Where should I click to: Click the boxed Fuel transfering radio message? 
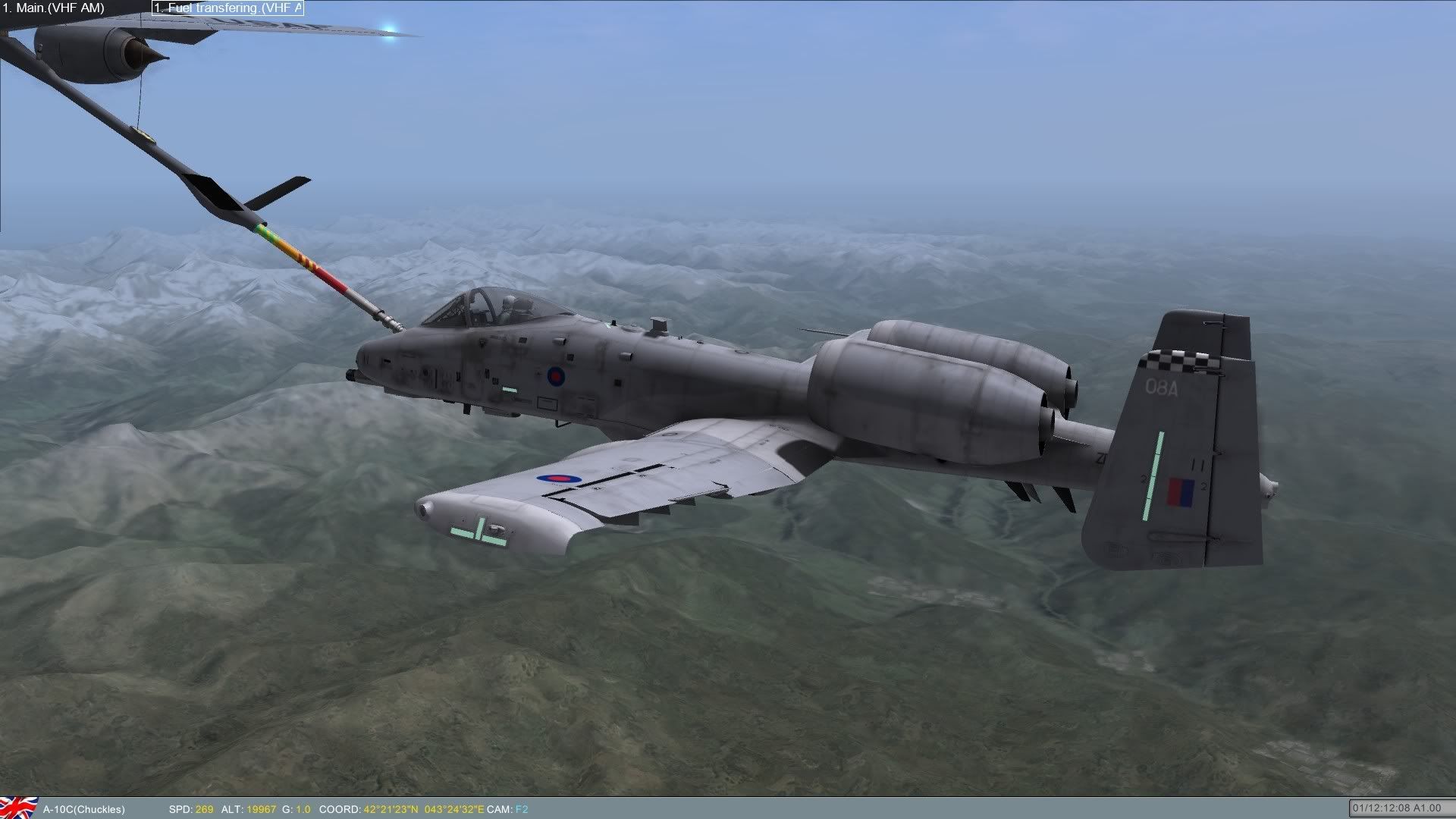pos(227,8)
